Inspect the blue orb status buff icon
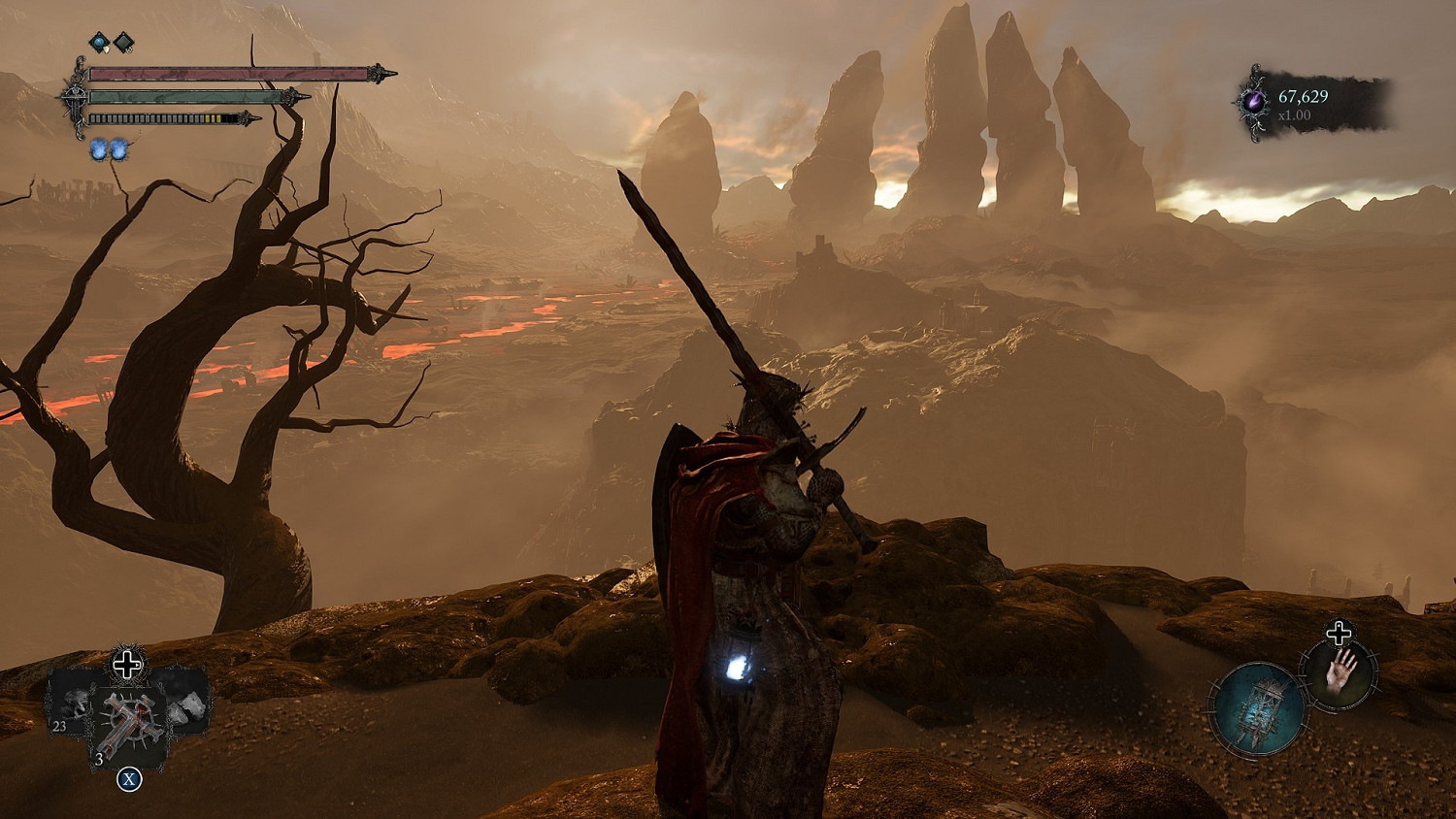 click(x=99, y=42)
